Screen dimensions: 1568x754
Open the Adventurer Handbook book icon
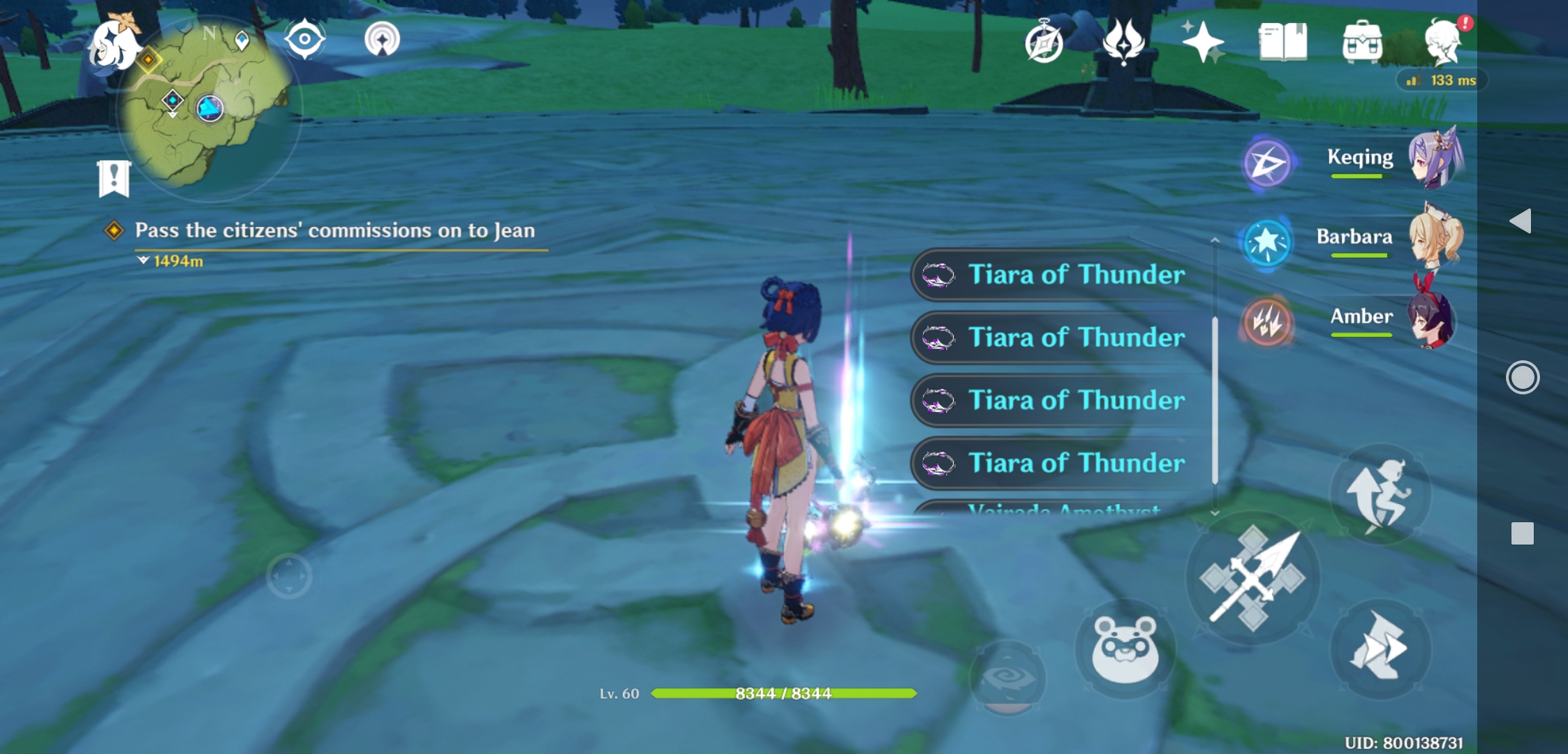click(x=1285, y=42)
